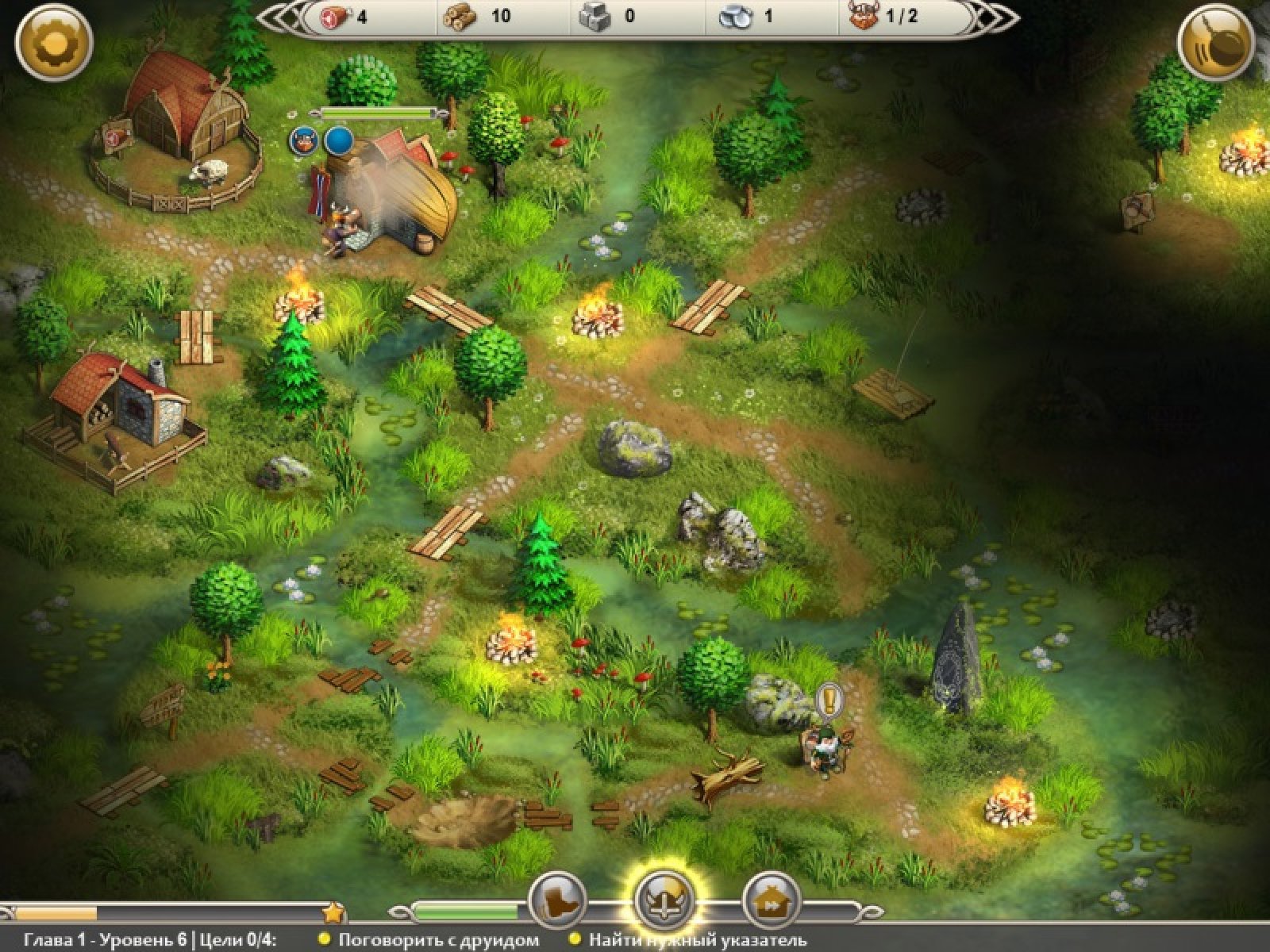1270x952 pixels.
Task: Click the druid's exclamation mark bubble
Action: [x=829, y=699]
